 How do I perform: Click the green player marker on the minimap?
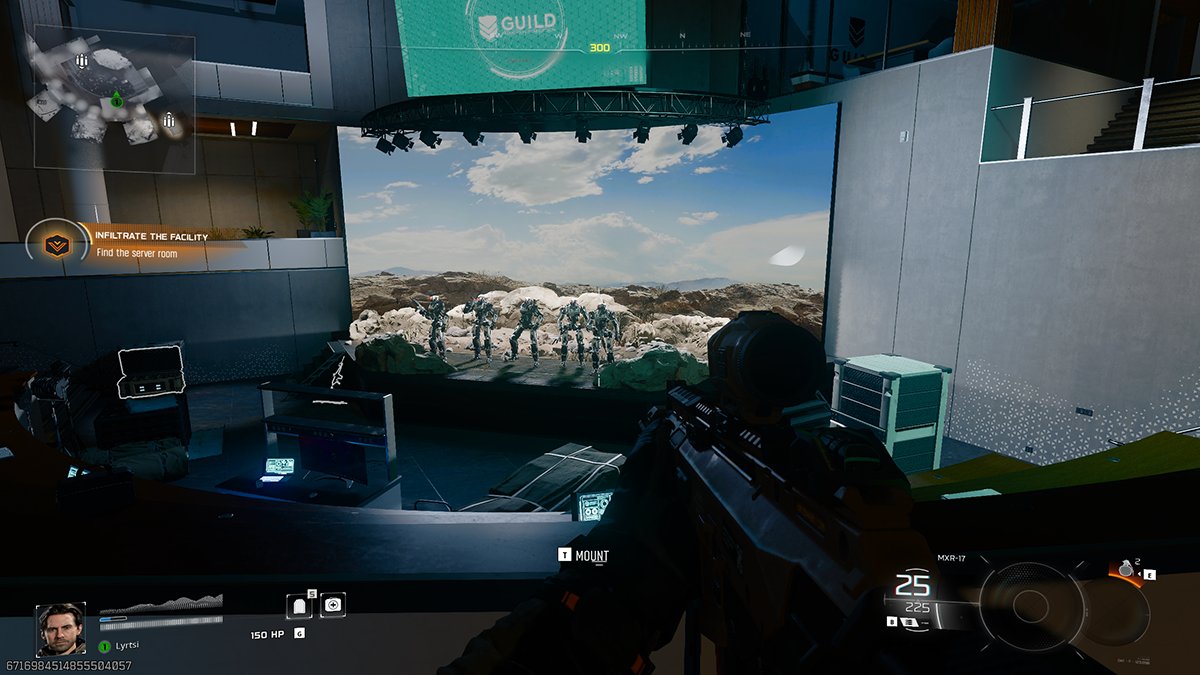point(116,99)
